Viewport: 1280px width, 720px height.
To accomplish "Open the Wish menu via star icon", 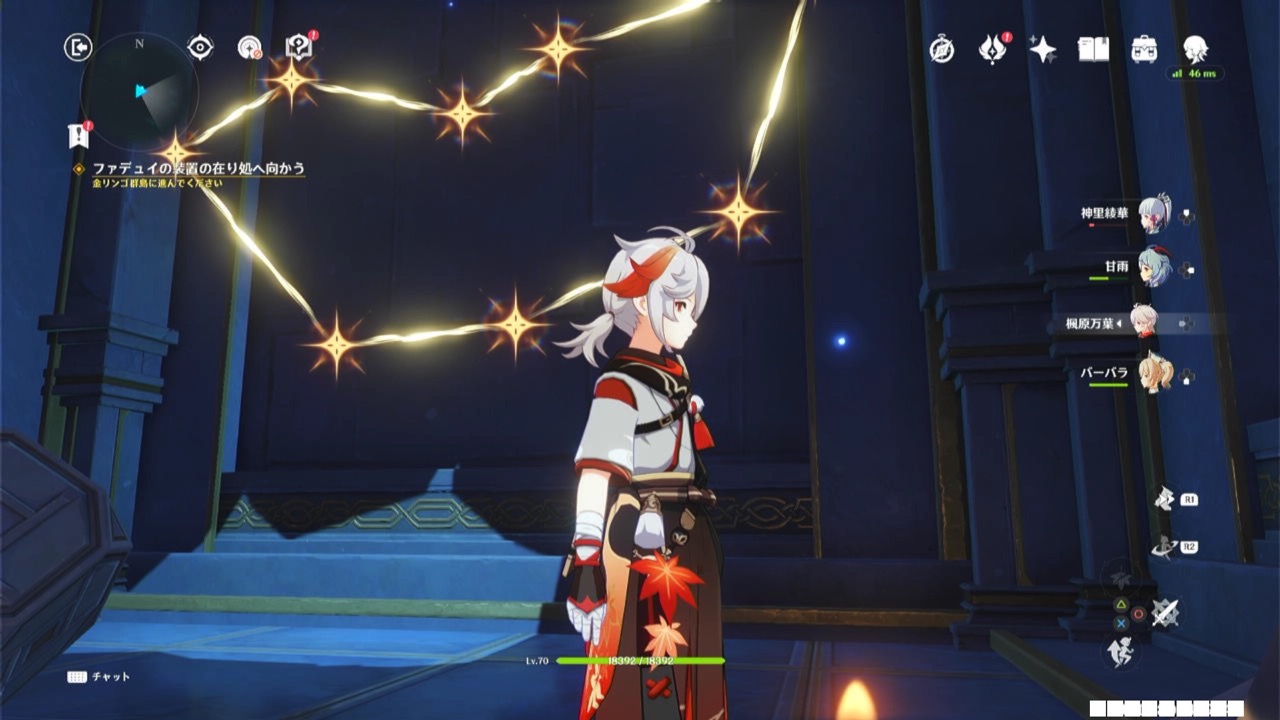I will click(x=1044, y=48).
